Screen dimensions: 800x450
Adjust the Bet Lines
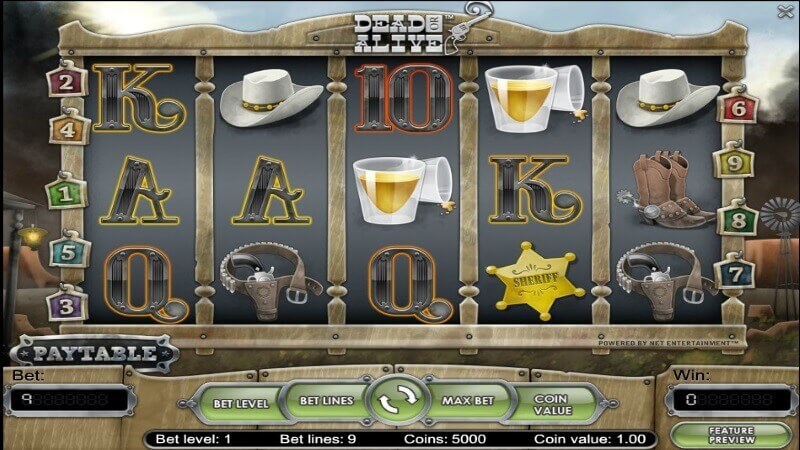click(327, 401)
